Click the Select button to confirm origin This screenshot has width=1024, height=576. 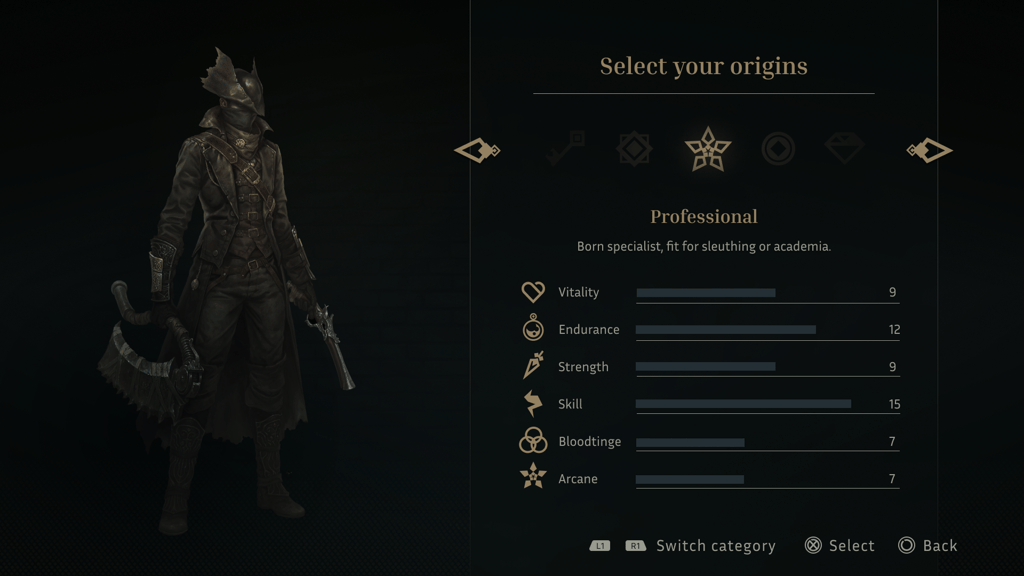(839, 545)
